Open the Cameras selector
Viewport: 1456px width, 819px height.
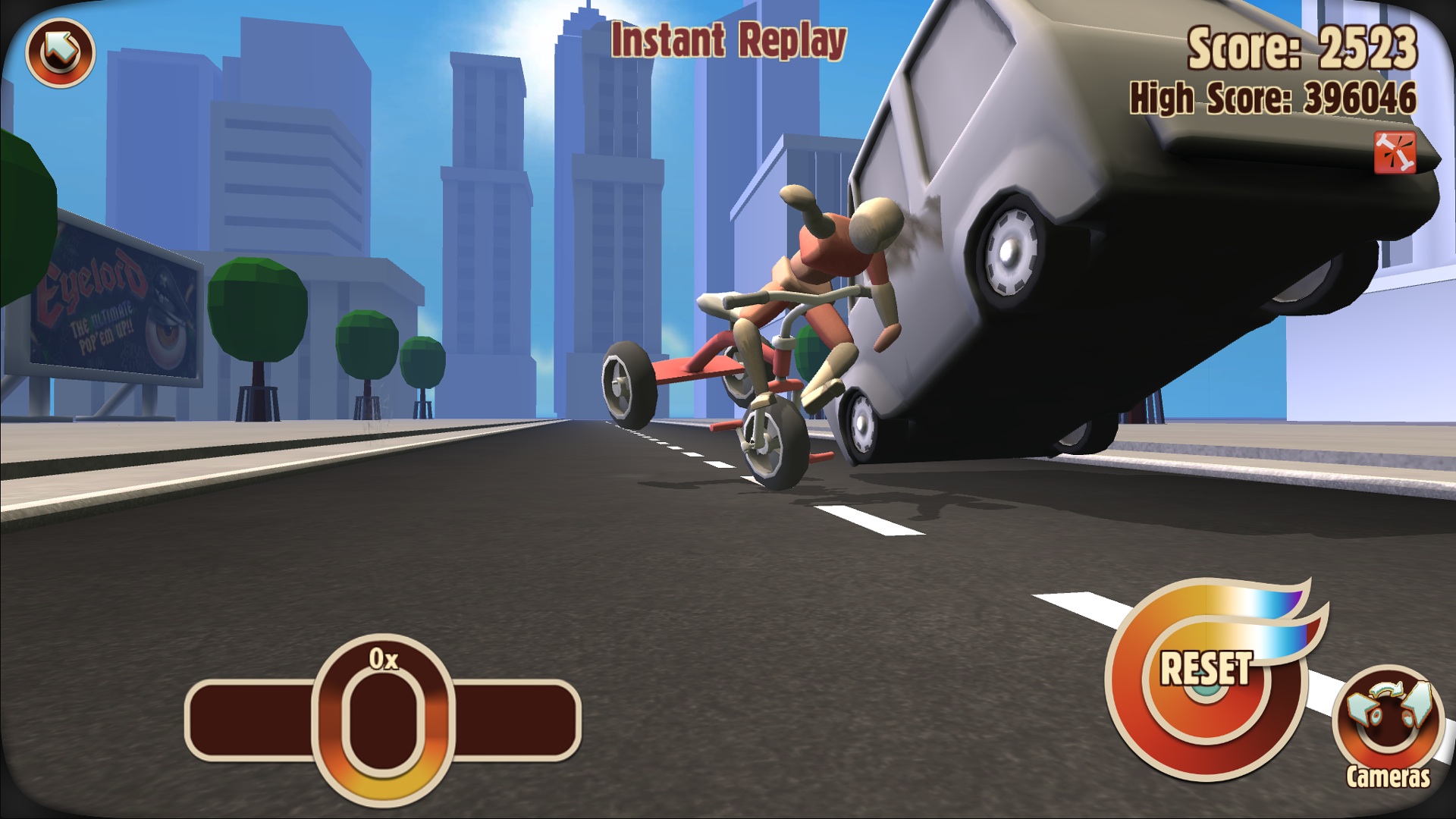pos(1387,721)
